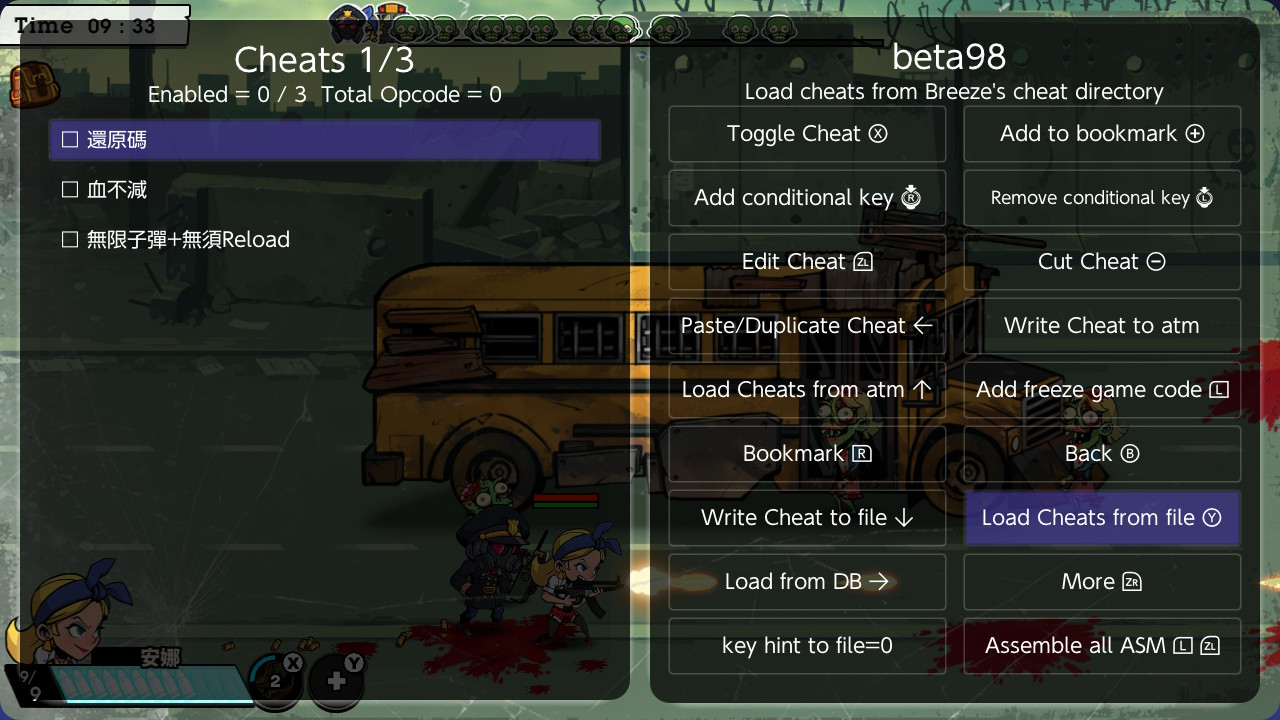Open the Bookmark button
The height and width of the screenshot is (720, 1280).
(807, 454)
